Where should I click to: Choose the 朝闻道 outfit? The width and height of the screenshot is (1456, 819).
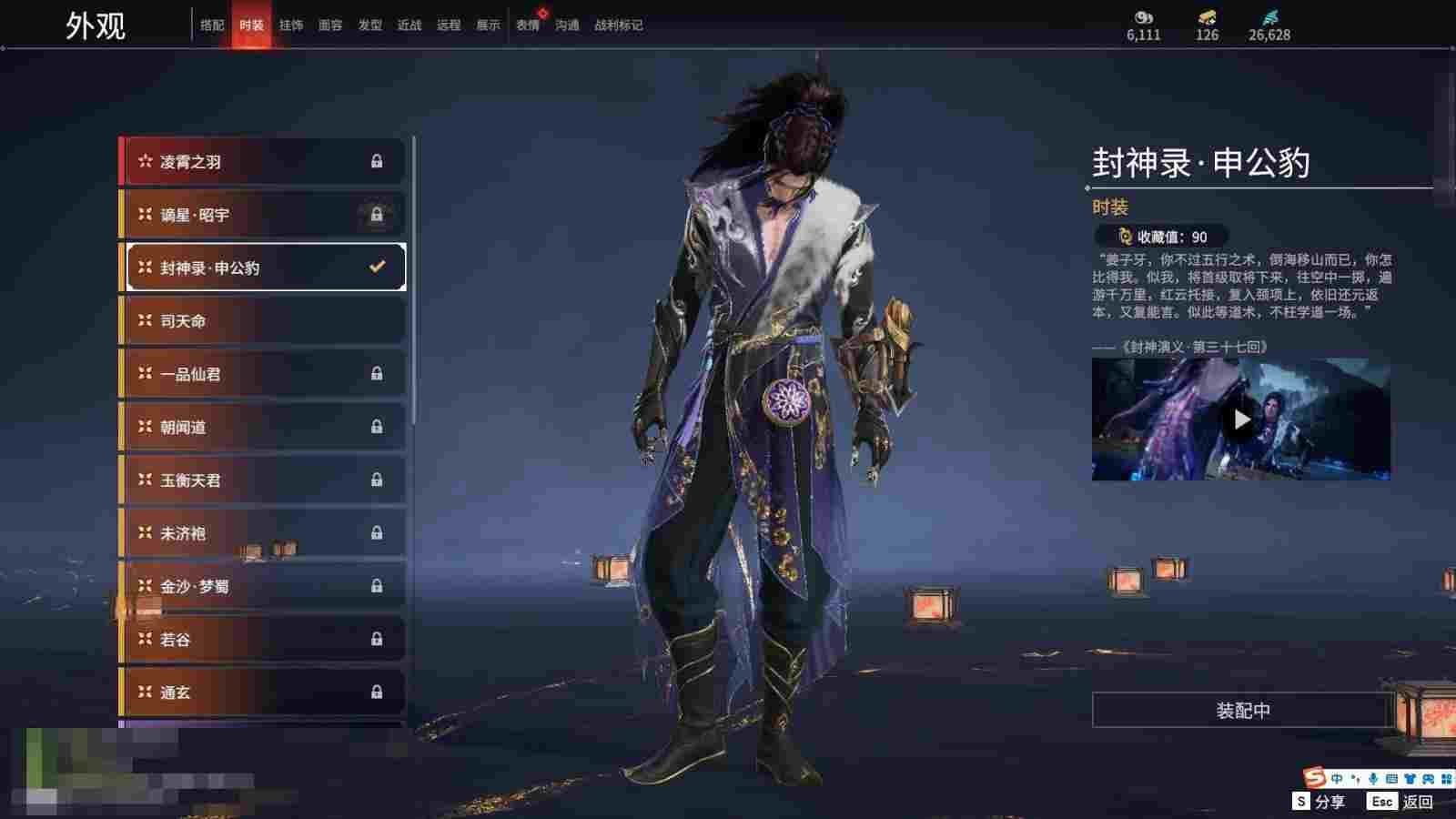262,427
